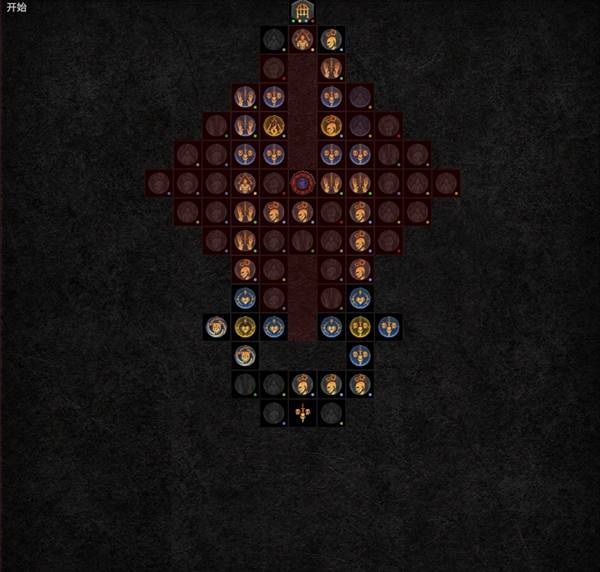
Task: Select the board gate node at the top
Action: 302,11
